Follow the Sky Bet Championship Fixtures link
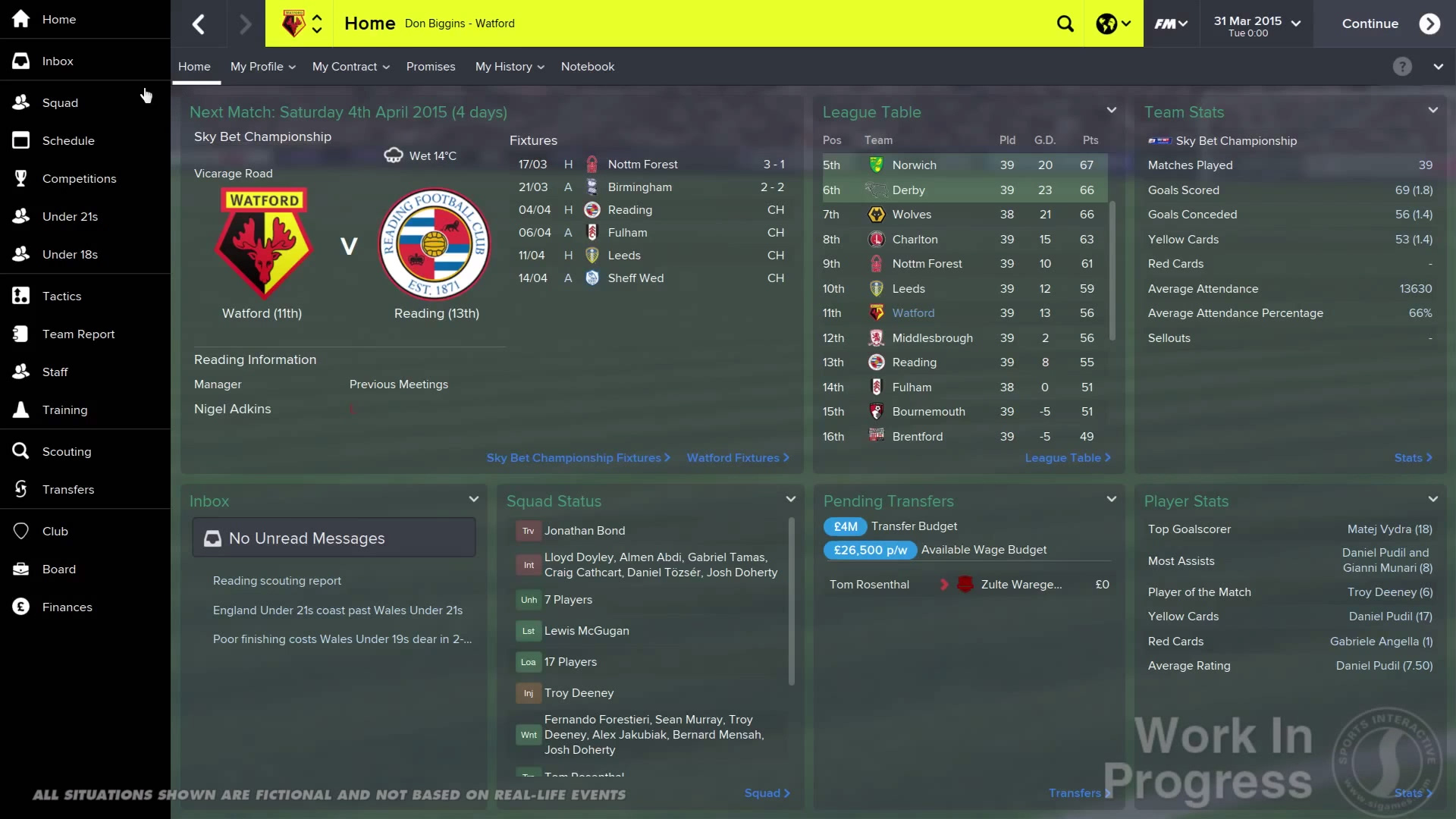This screenshot has width=1456, height=819. pos(578,458)
